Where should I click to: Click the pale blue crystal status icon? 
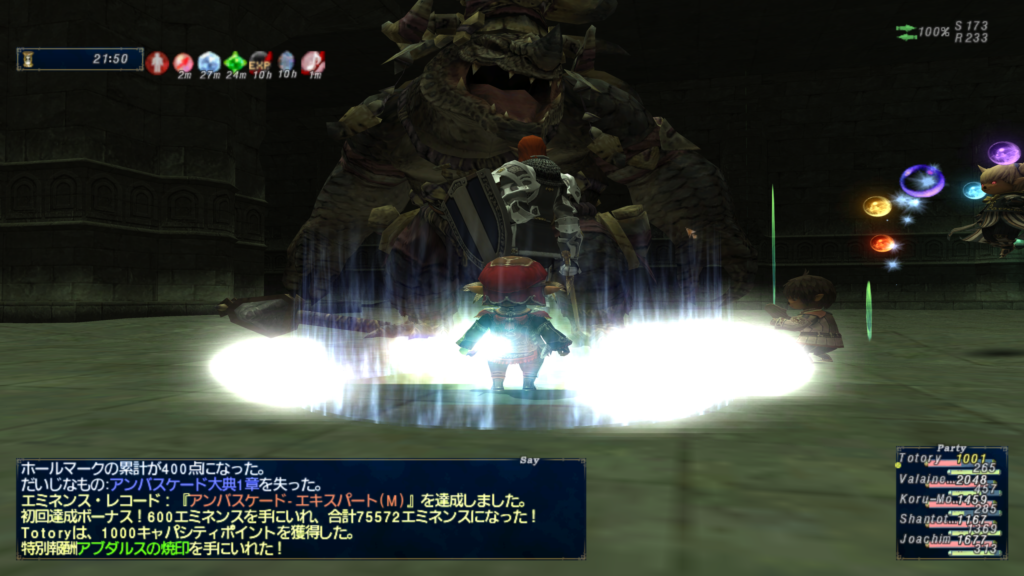[209, 63]
